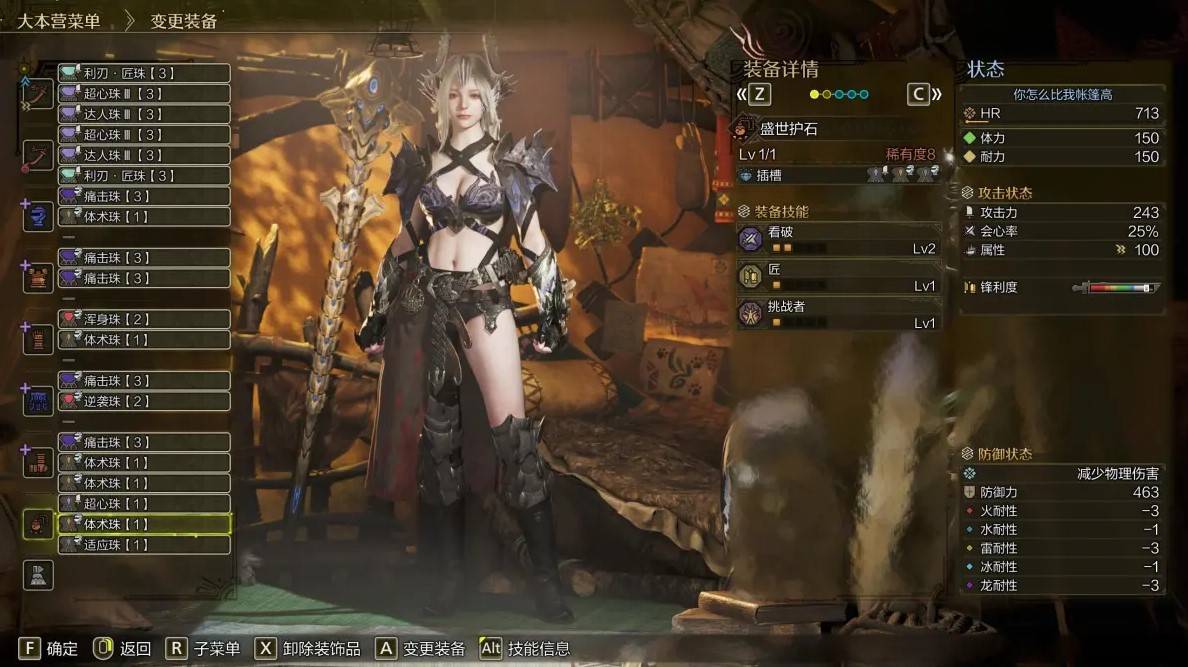View the 挑战者 skill entry
The image size is (1188, 667).
(839, 314)
